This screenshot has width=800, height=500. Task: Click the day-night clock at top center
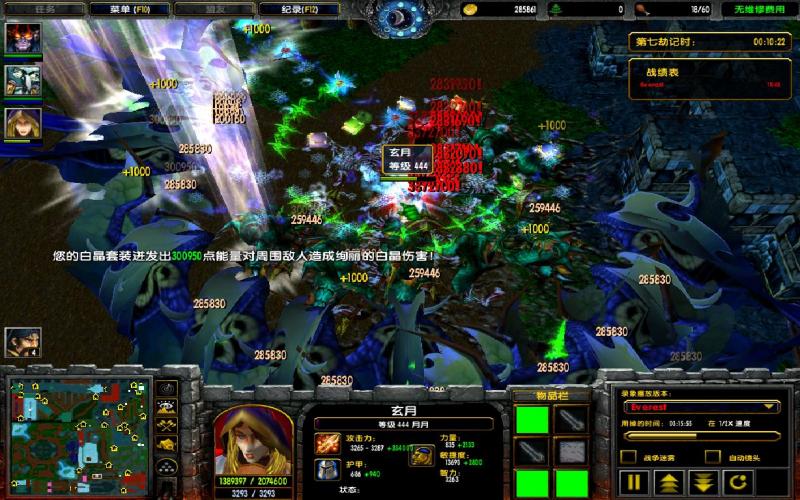(400, 17)
